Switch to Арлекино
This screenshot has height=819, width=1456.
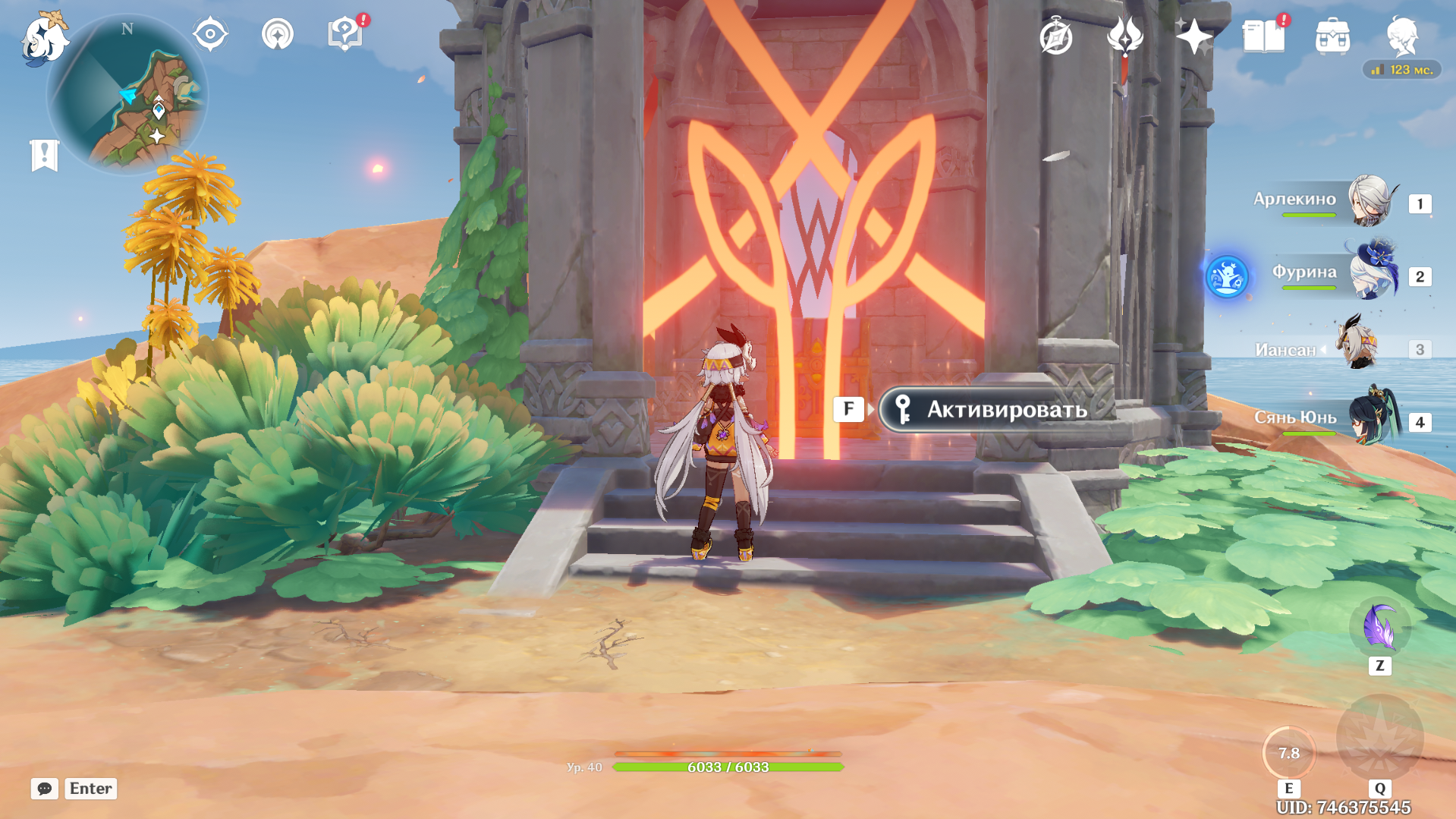[x=1370, y=202]
